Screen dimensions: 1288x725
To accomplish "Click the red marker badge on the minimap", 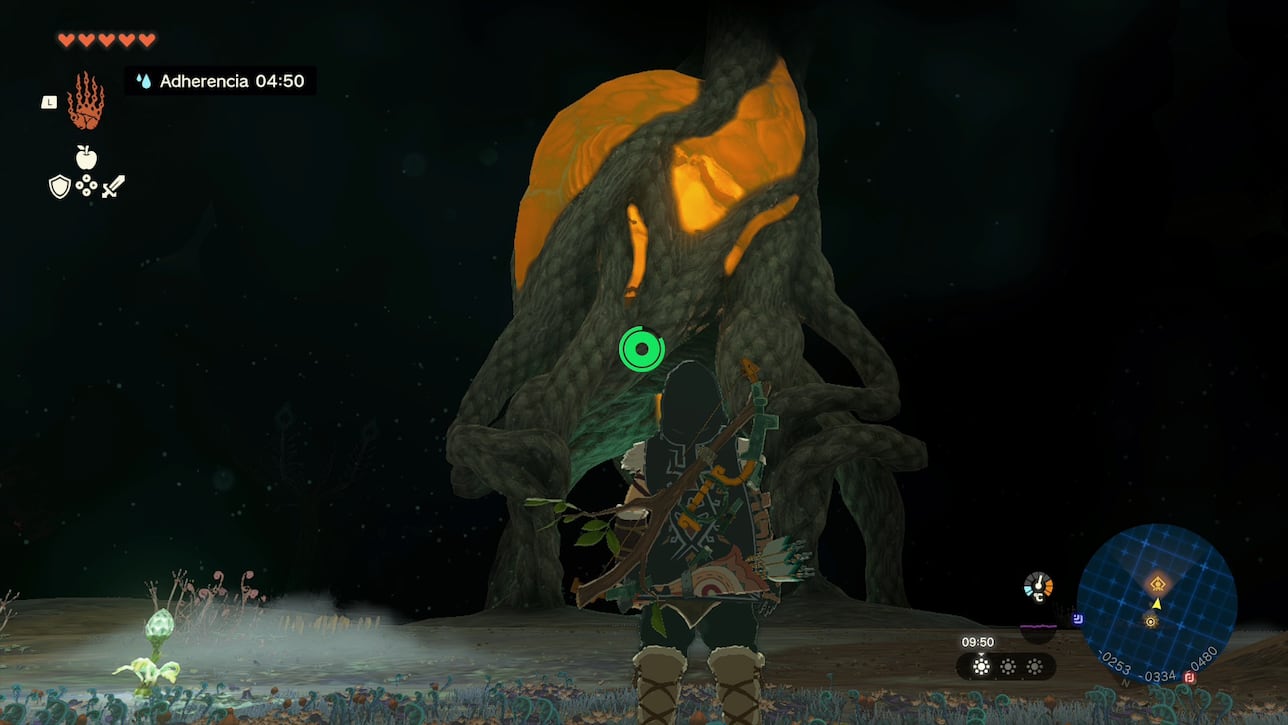I will (x=1189, y=678).
